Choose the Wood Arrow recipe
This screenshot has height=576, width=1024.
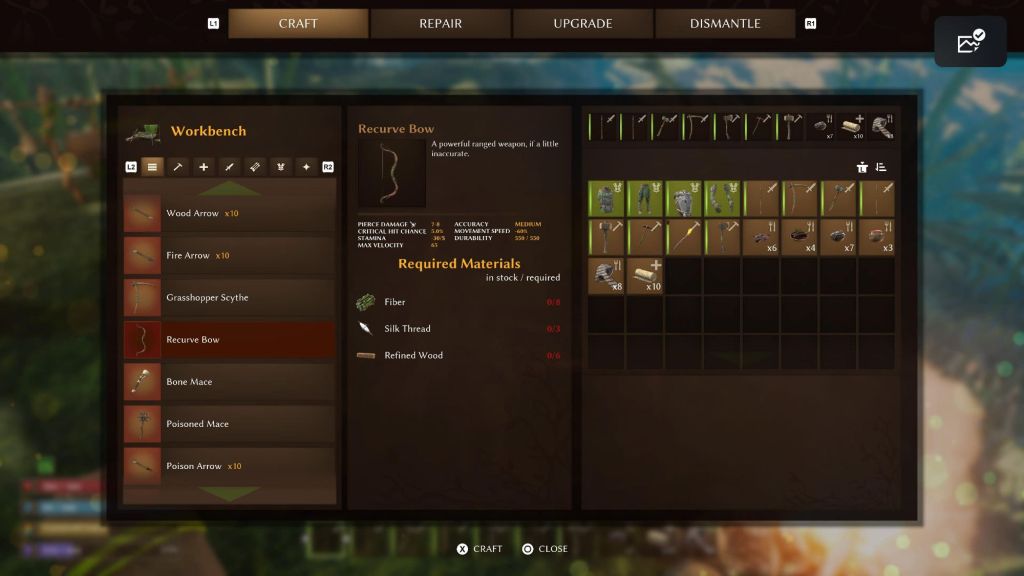coord(229,214)
